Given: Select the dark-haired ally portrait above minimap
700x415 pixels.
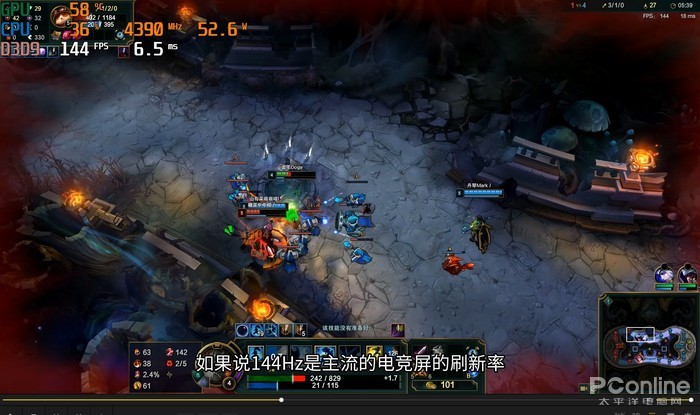Looking at the screenshot, I should (x=688, y=272).
